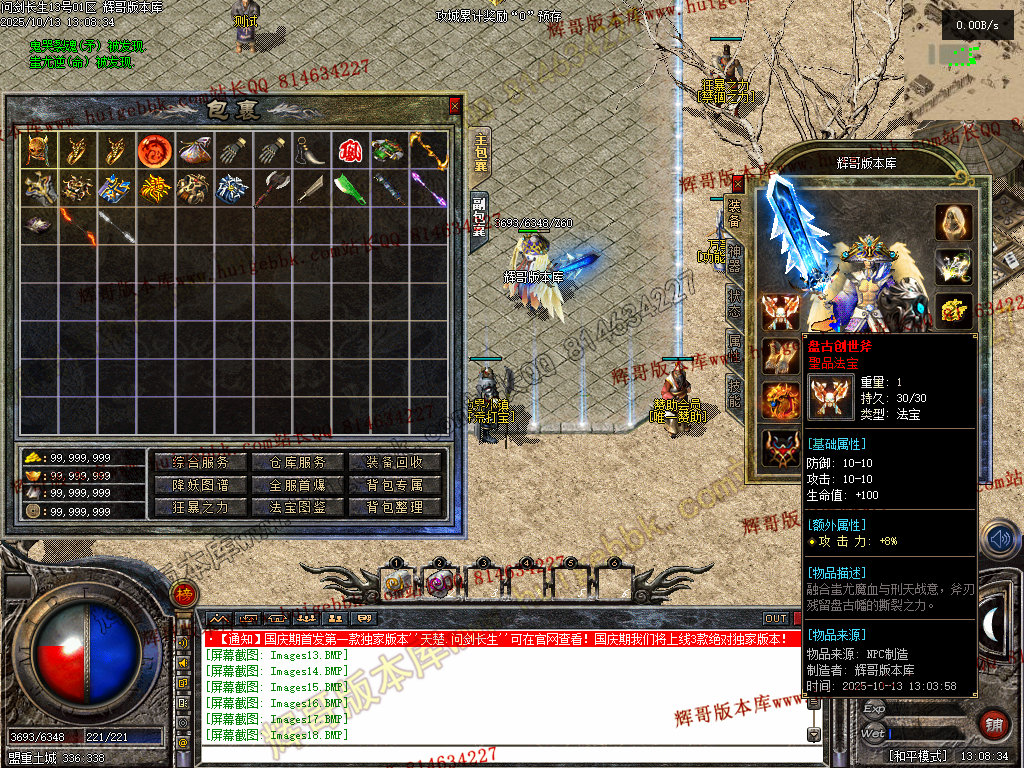Switch to the 主包裹 tab
This screenshot has height=768, width=1024.
(481, 153)
